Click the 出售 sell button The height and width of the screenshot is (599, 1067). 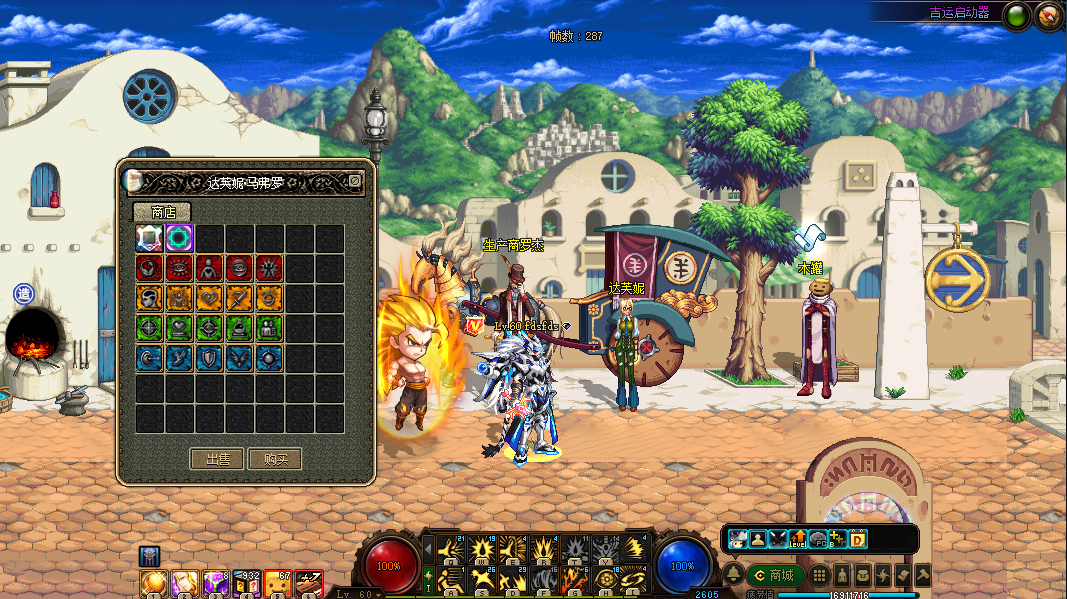tap(218, 459)
